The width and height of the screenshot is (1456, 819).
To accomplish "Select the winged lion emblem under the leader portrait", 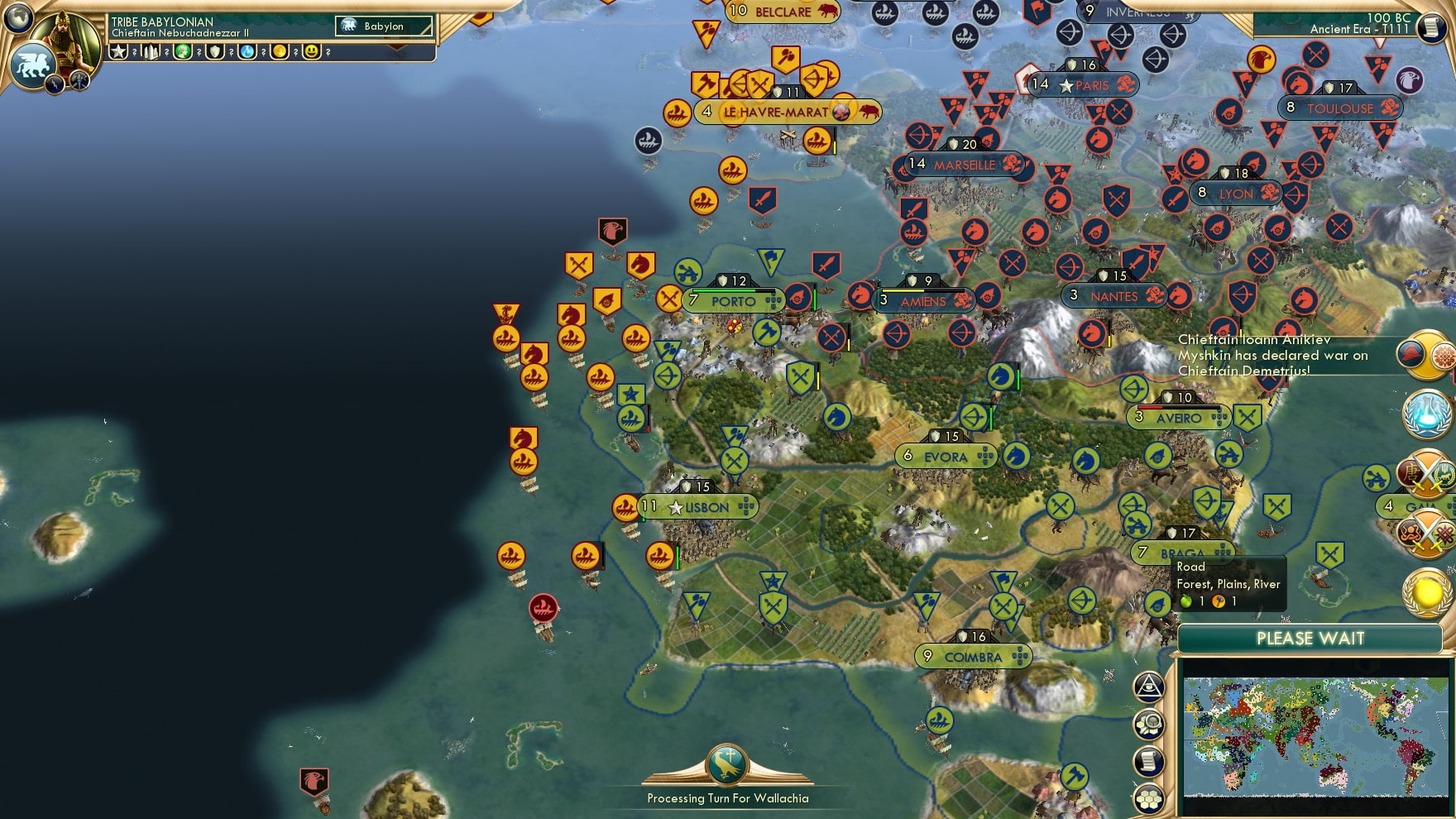I will pos(34,66).
